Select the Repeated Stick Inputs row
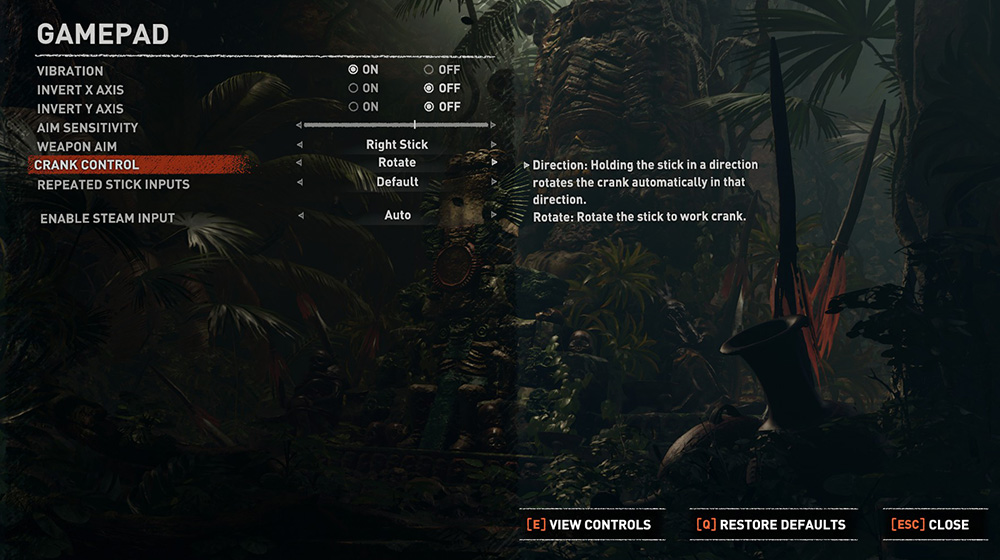 [113, 185]
